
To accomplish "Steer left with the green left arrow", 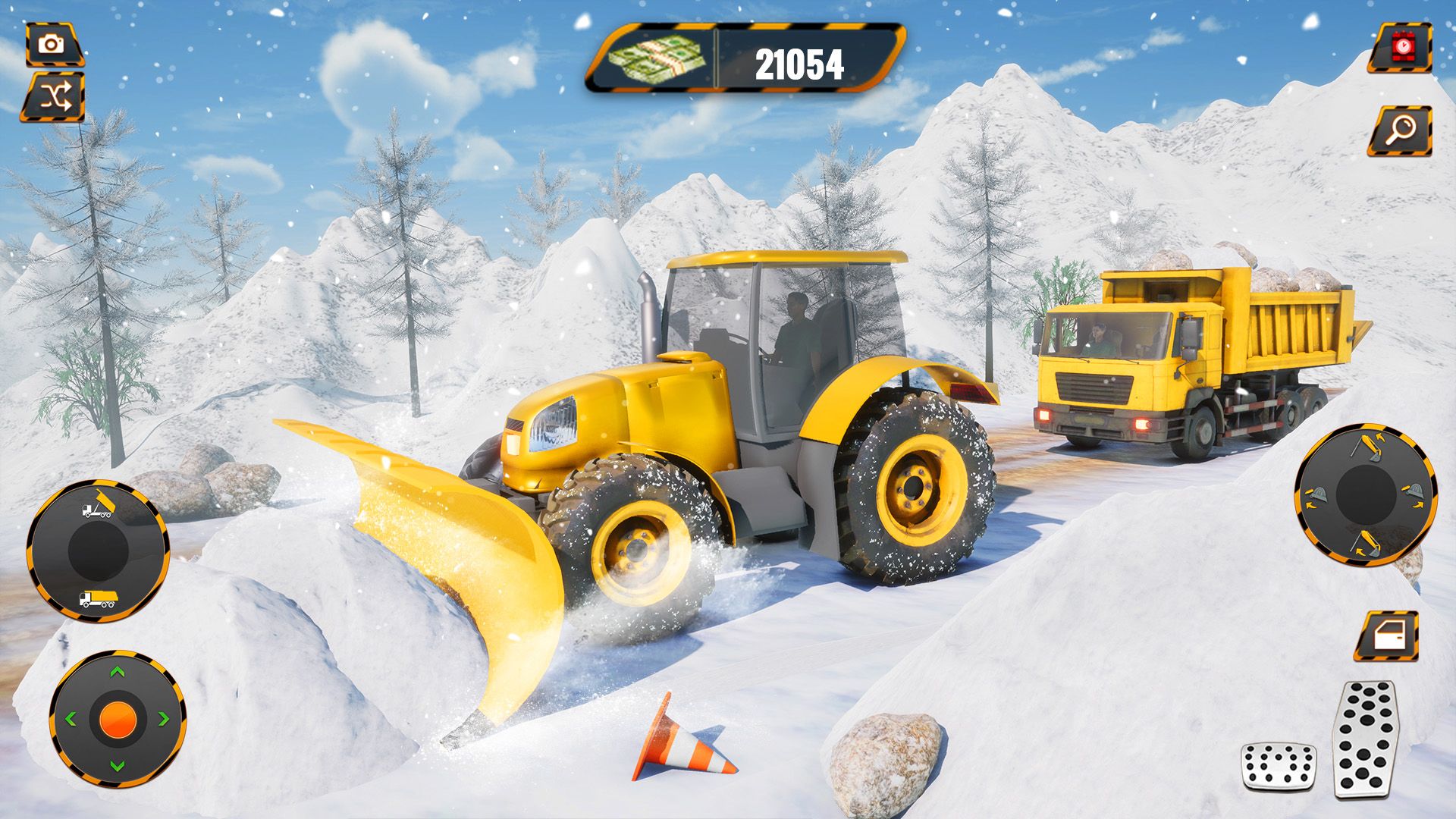I will (x=71, y=719).
